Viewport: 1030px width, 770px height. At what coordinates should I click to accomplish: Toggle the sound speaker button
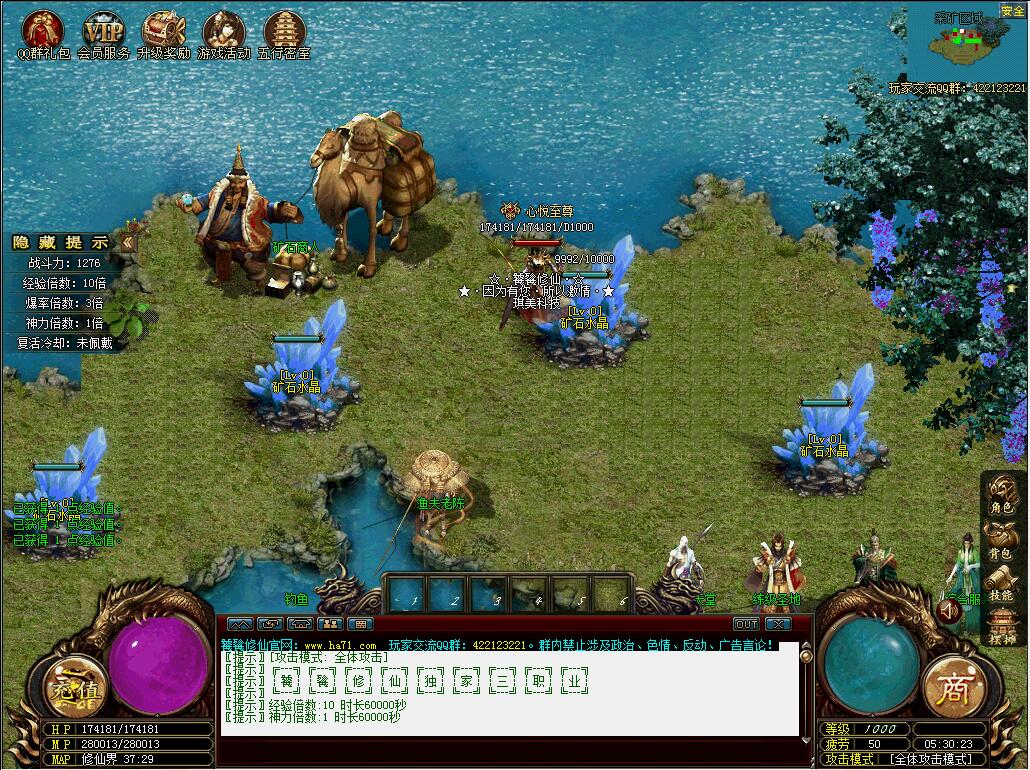pyautogui.click(x=949, y=609)
